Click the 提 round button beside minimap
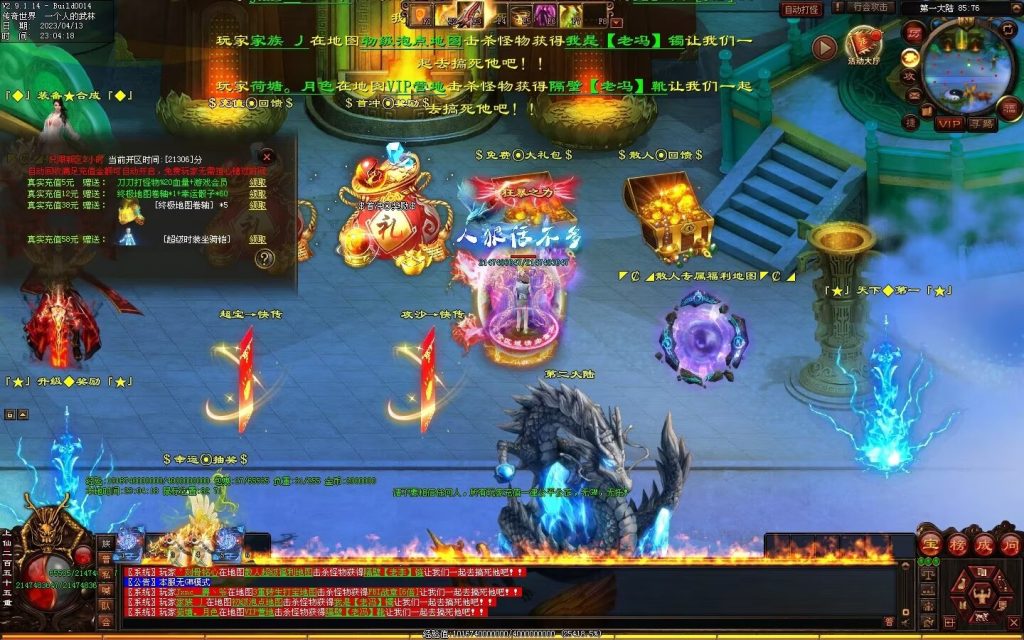Screen dimensions: 1024x640 (912, 121)
